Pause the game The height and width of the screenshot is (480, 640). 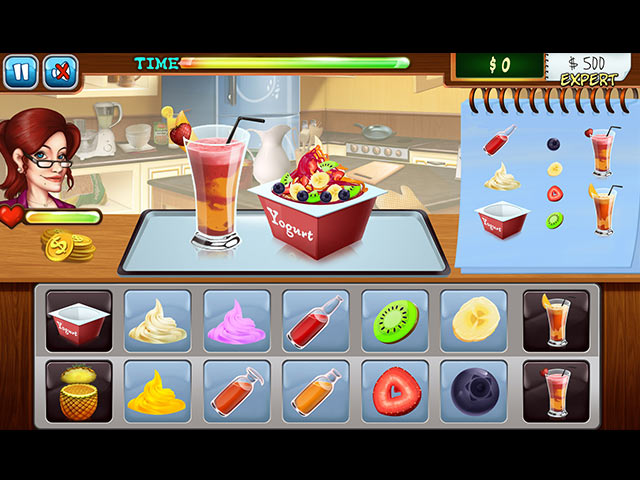click(x=20, y=71)
